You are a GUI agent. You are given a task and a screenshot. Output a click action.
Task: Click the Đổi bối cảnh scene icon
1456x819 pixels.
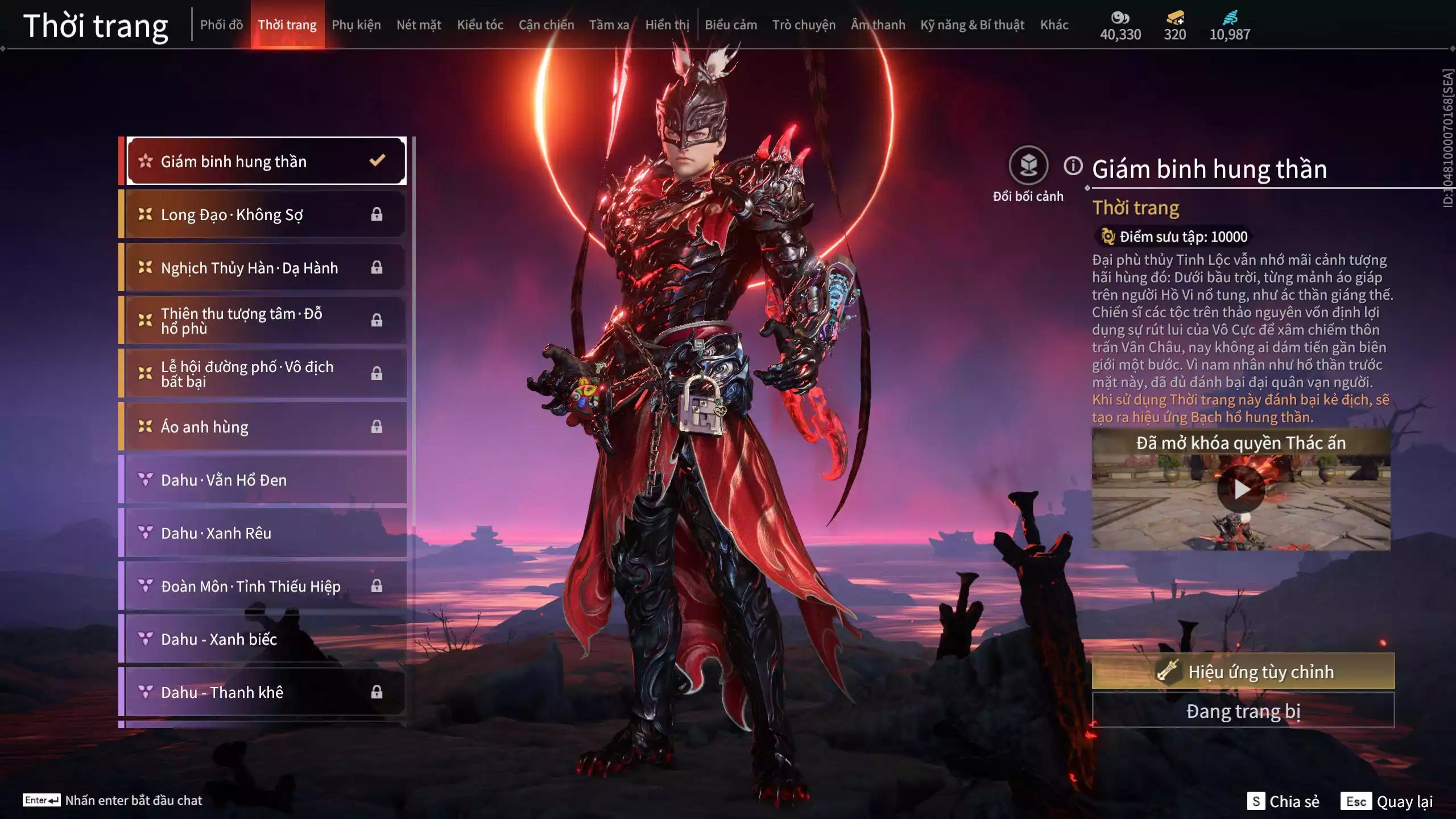click(x=1028, y=166)
